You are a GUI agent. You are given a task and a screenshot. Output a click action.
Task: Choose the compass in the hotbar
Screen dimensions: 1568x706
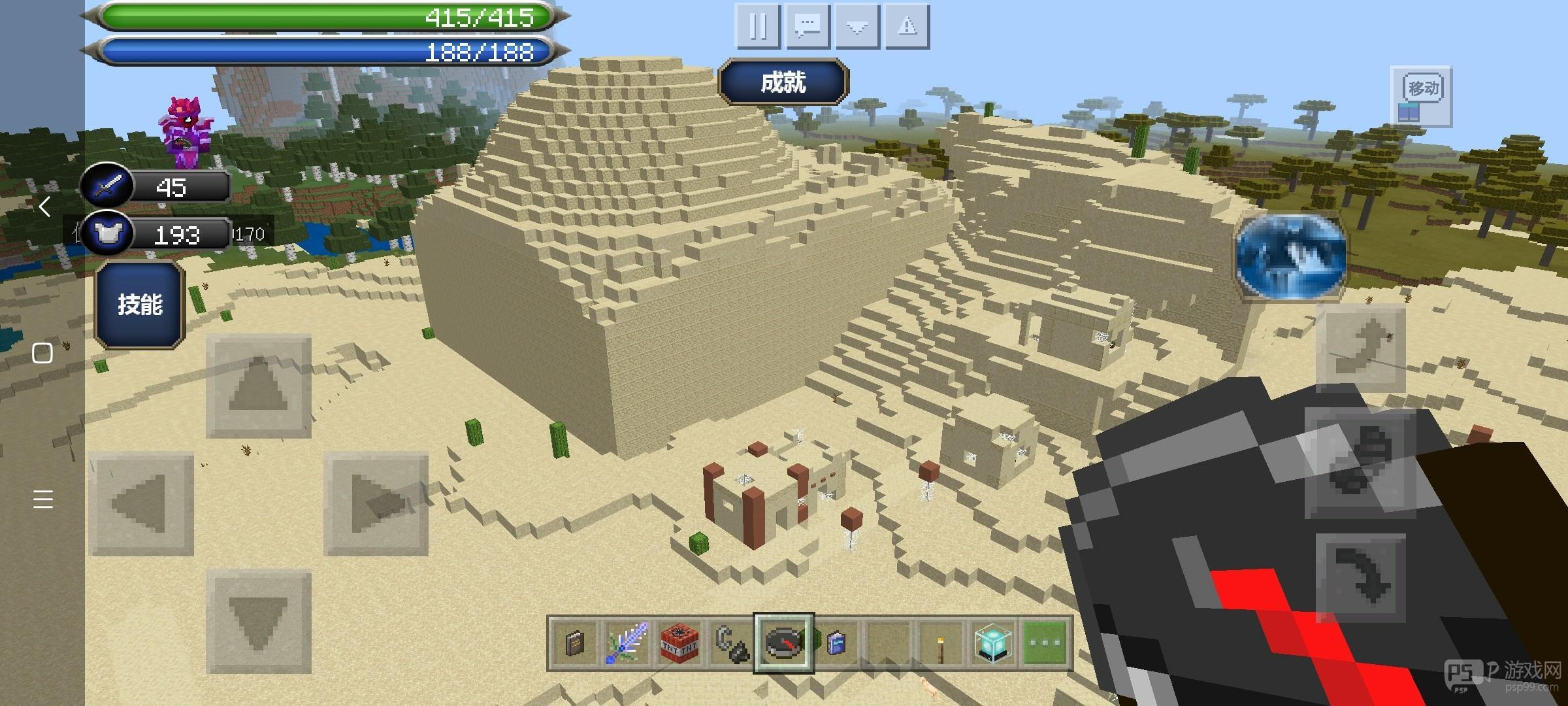point(783,643)
